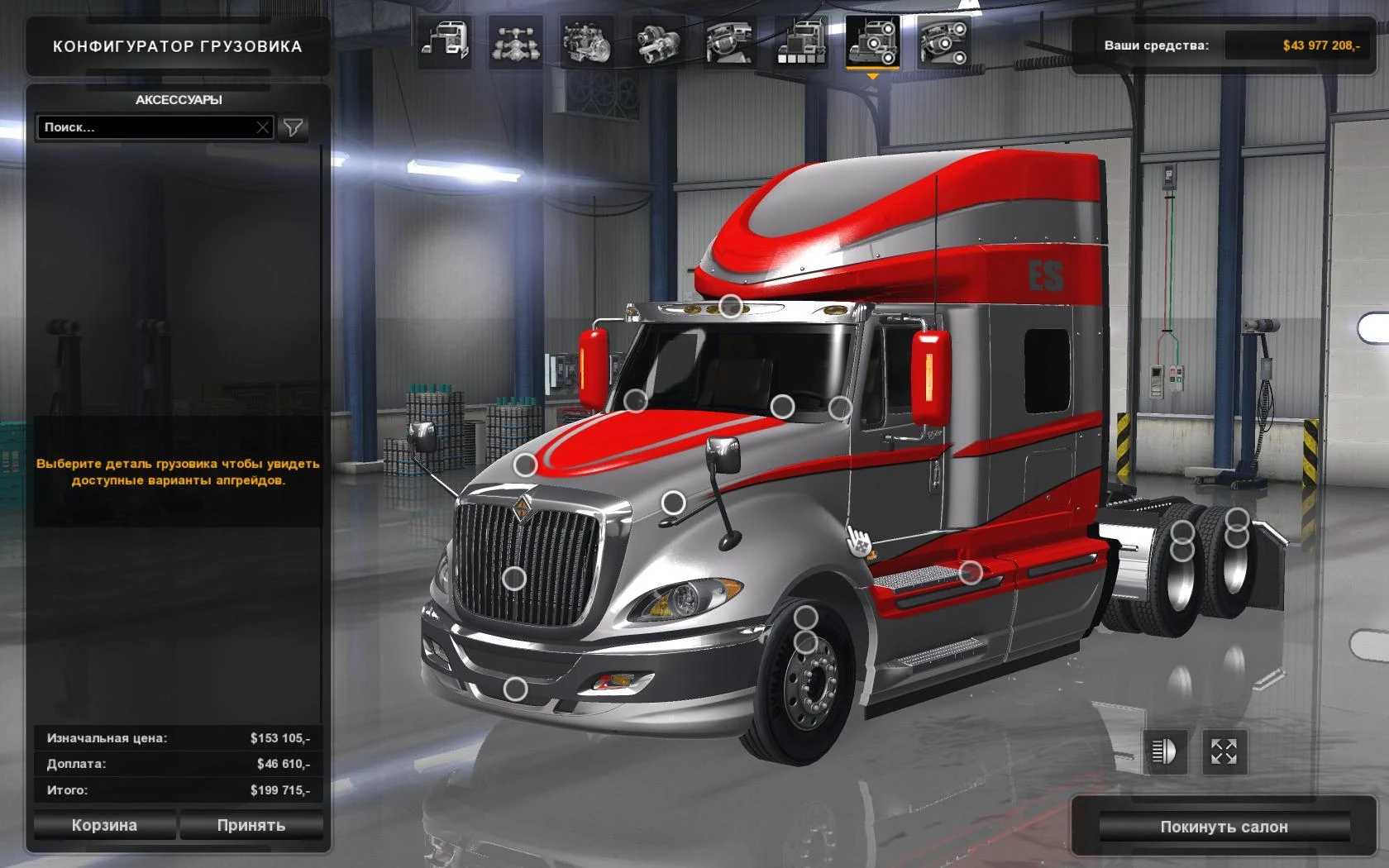The width and height of the screenshot is (1389, 868).
Task: Activate the fullscreen view arrows button
Action: pyautogui.click(x=1224, y=751)
